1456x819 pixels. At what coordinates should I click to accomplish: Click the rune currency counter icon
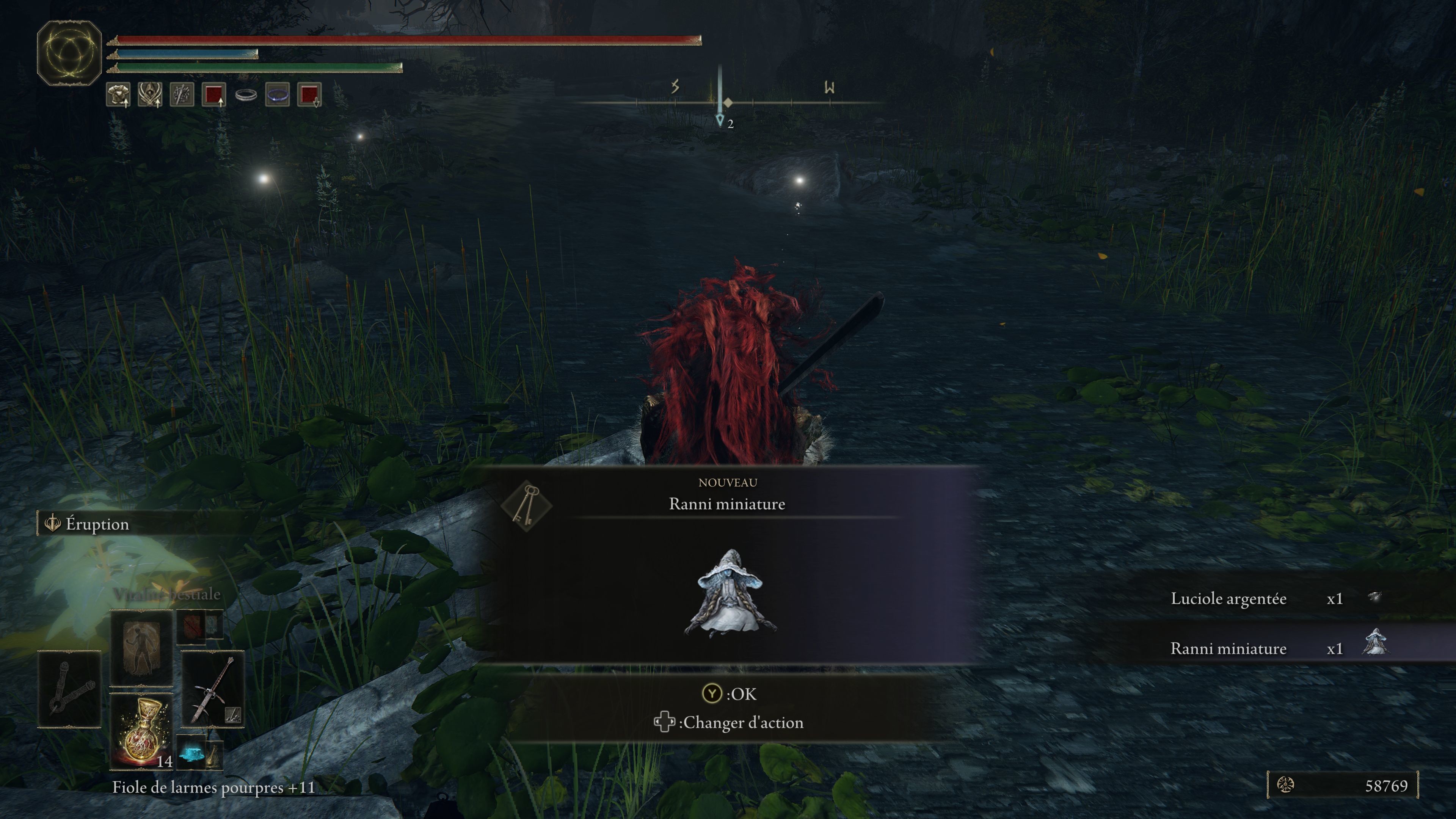[x=1285, y=784]
